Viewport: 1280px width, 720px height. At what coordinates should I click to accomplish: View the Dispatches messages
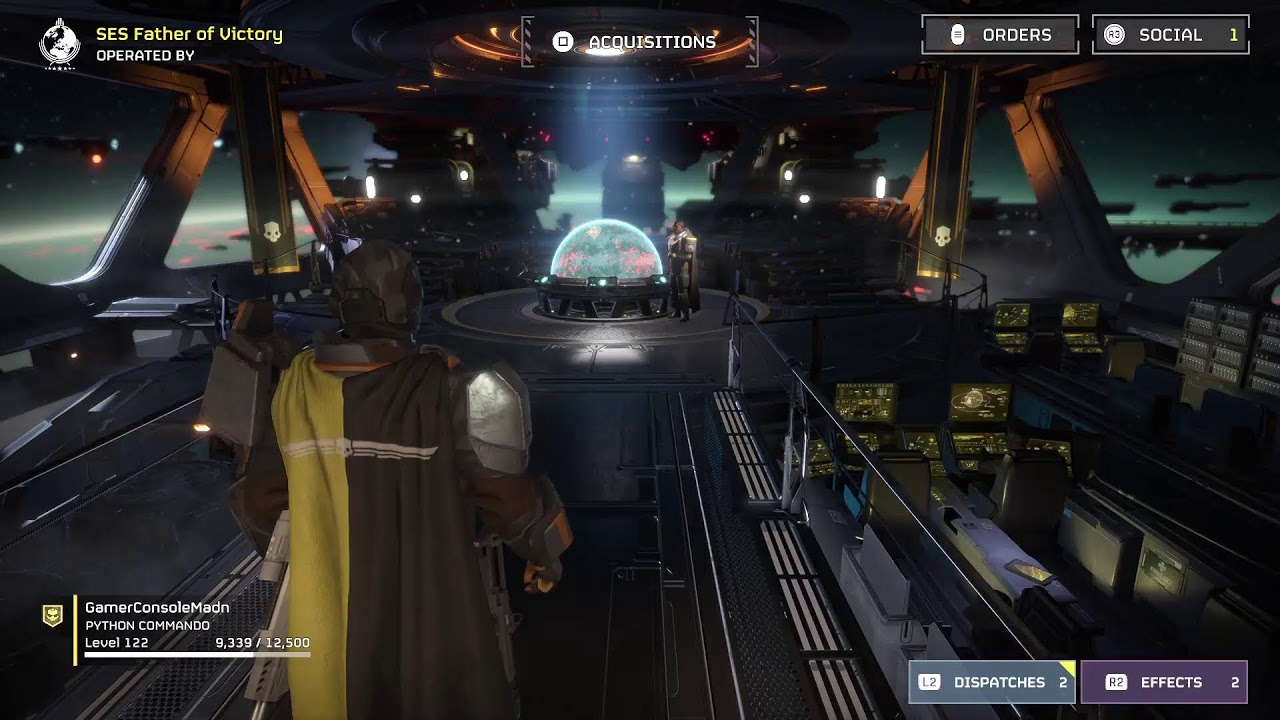tap(992, 682)
